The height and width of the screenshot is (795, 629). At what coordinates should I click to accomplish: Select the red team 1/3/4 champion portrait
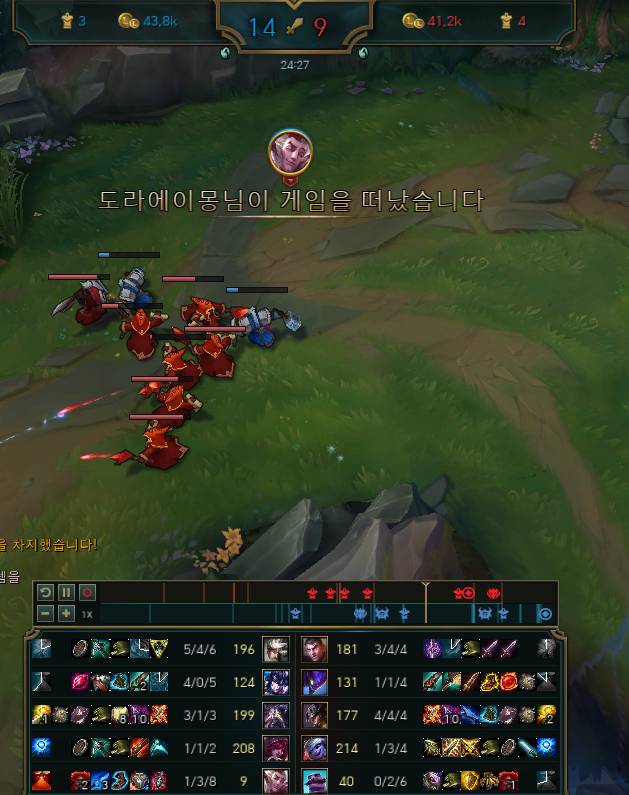click(315, 748)
